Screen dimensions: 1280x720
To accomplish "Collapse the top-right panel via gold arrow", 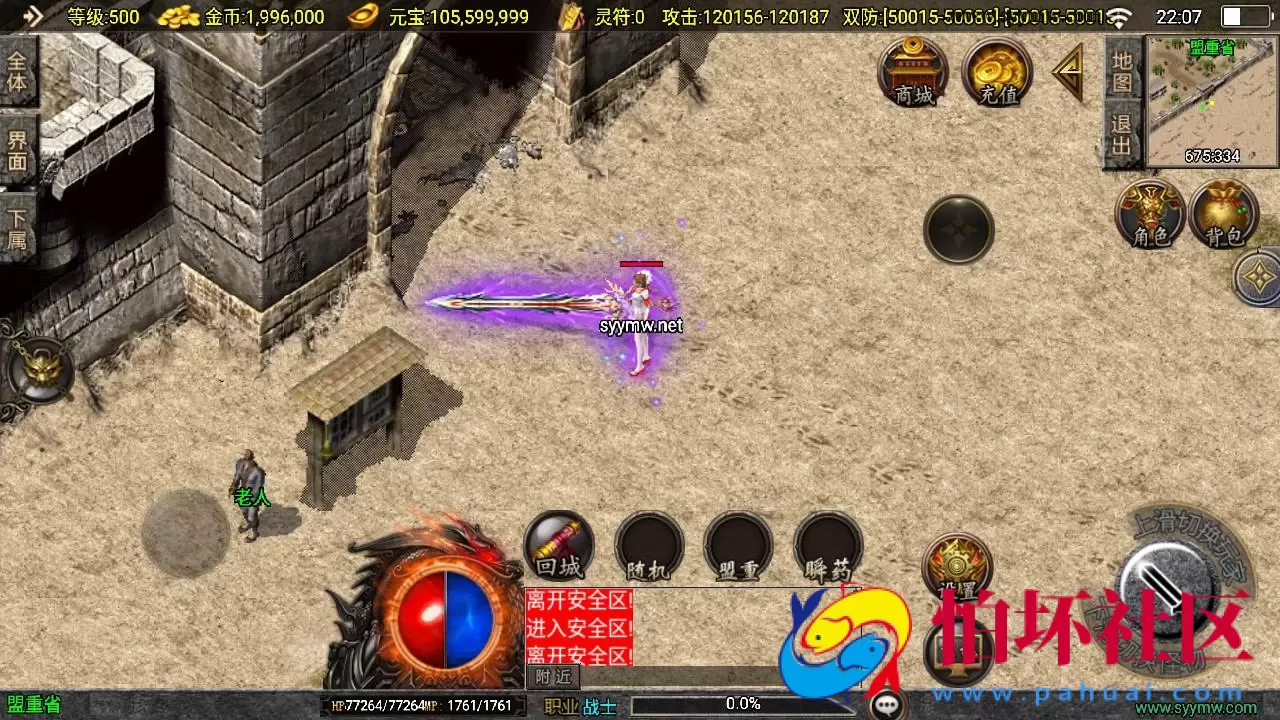I will (x=1069, y=73).
